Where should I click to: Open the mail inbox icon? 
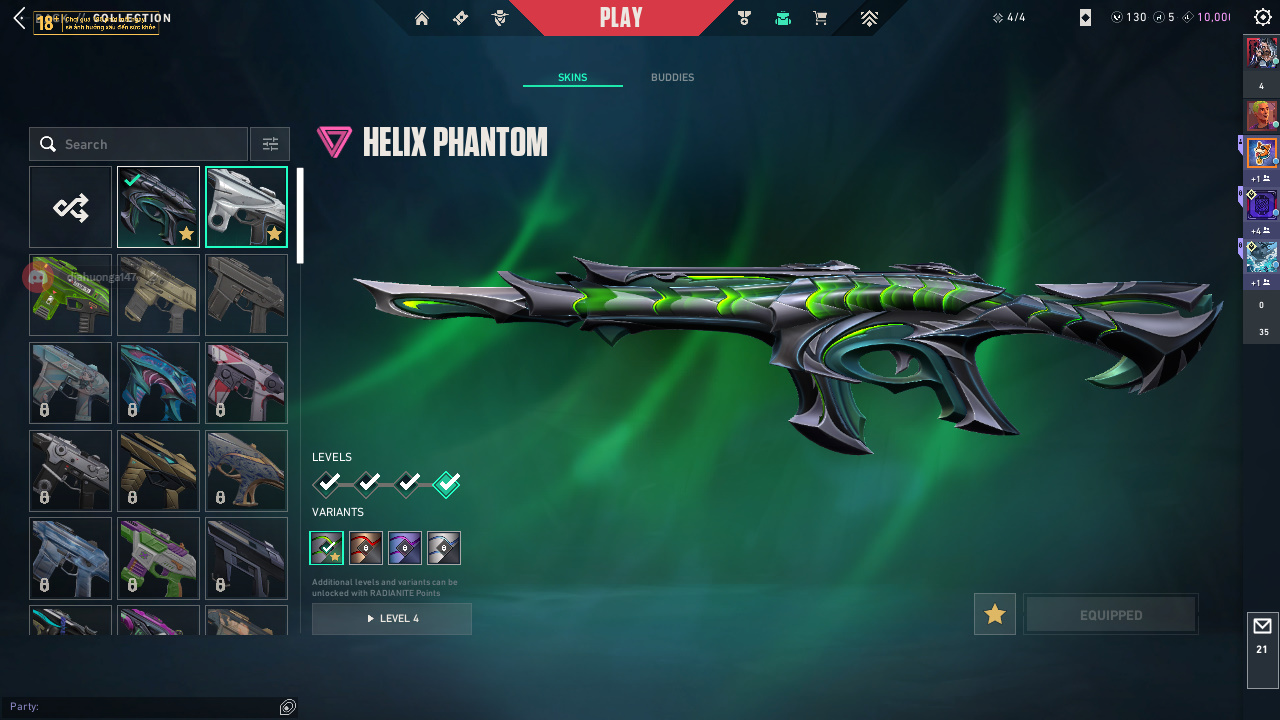coord(1262,627)
